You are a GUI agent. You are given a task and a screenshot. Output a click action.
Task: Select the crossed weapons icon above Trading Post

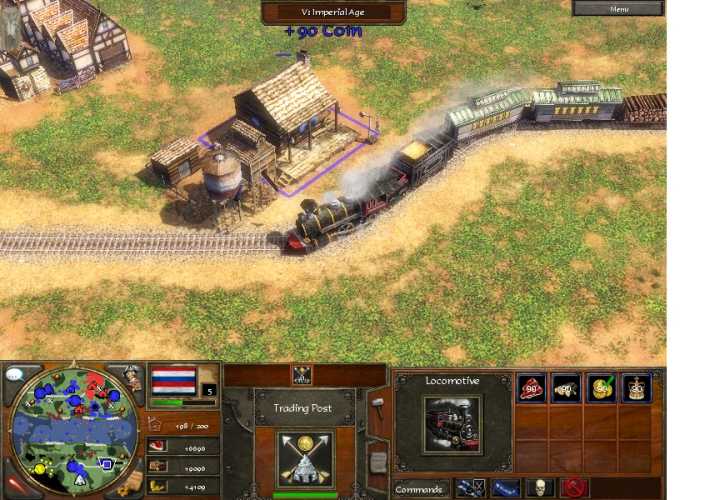pos(301,375)
